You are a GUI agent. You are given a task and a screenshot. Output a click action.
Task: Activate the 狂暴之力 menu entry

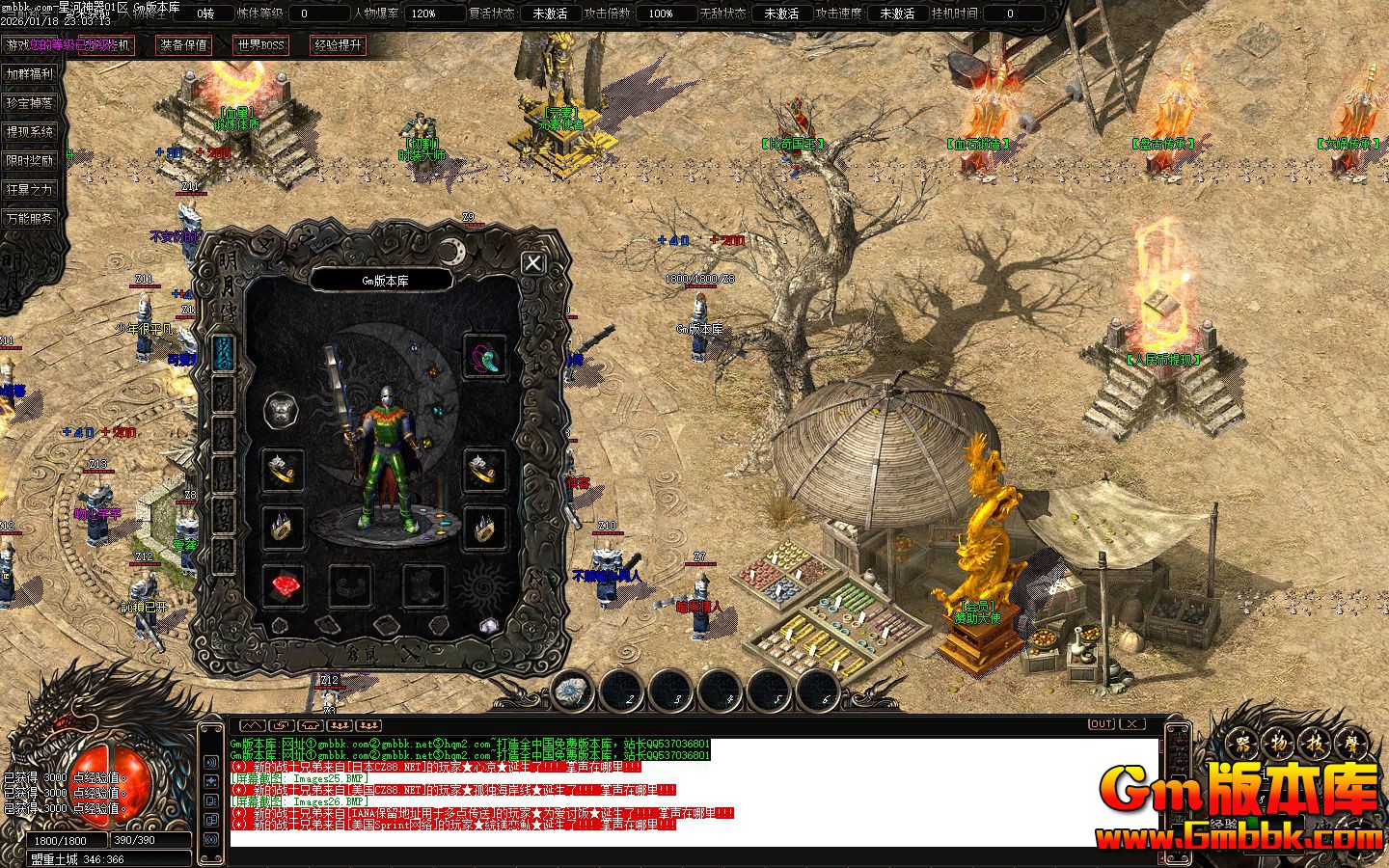point(29,190)
